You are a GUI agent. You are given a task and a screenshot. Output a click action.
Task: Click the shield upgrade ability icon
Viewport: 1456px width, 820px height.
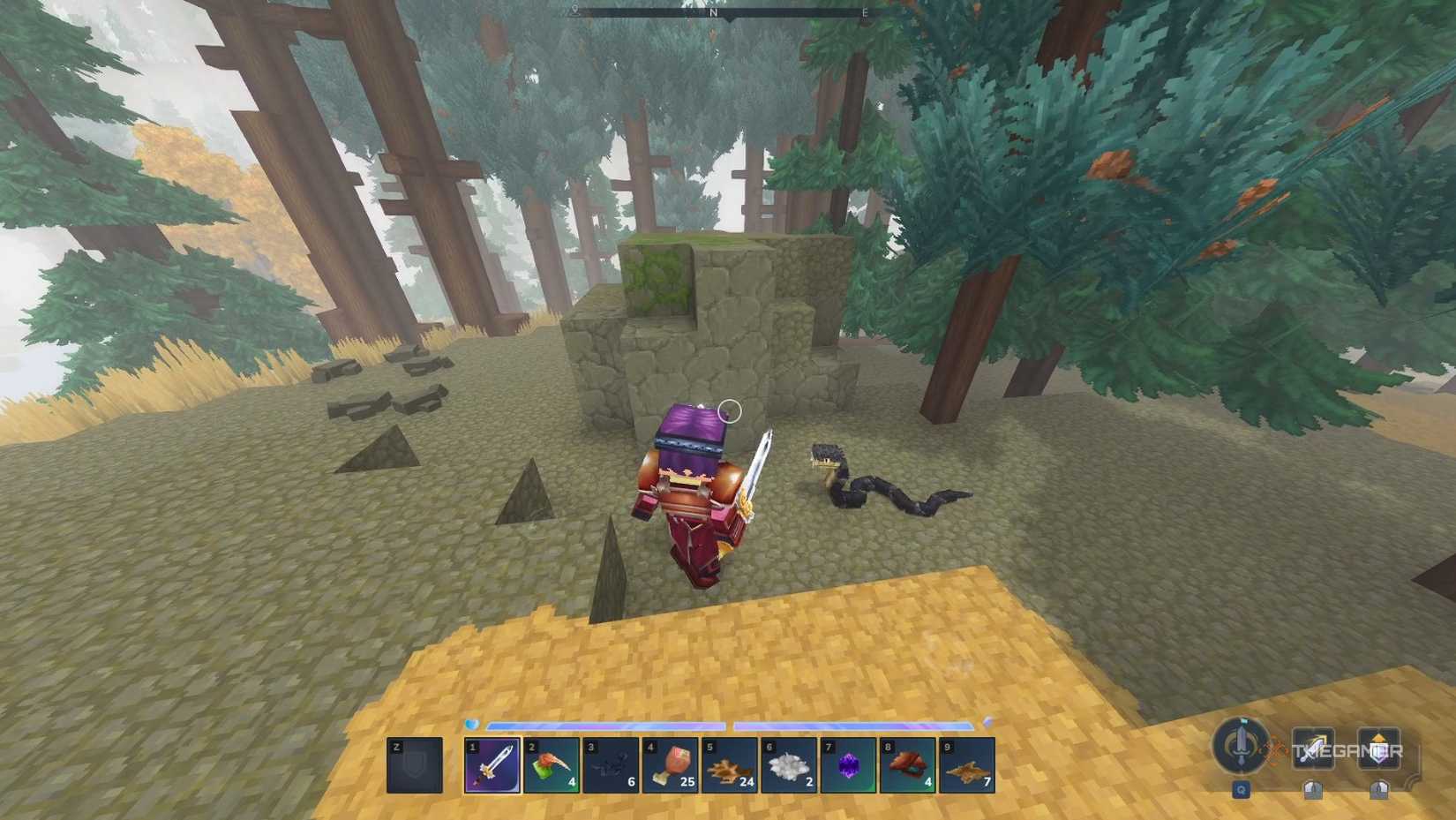click(1378, 749)
